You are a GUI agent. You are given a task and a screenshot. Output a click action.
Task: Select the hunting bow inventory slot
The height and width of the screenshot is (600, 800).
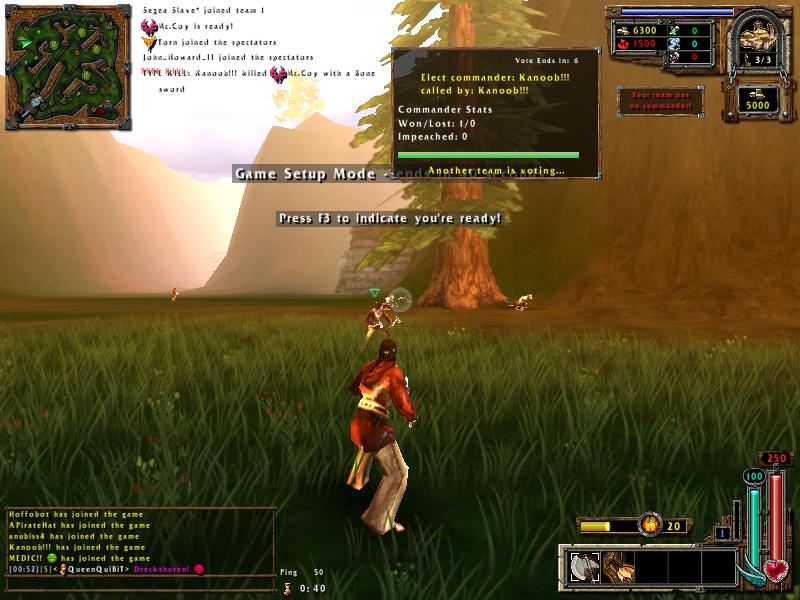[x=616, y=567]
